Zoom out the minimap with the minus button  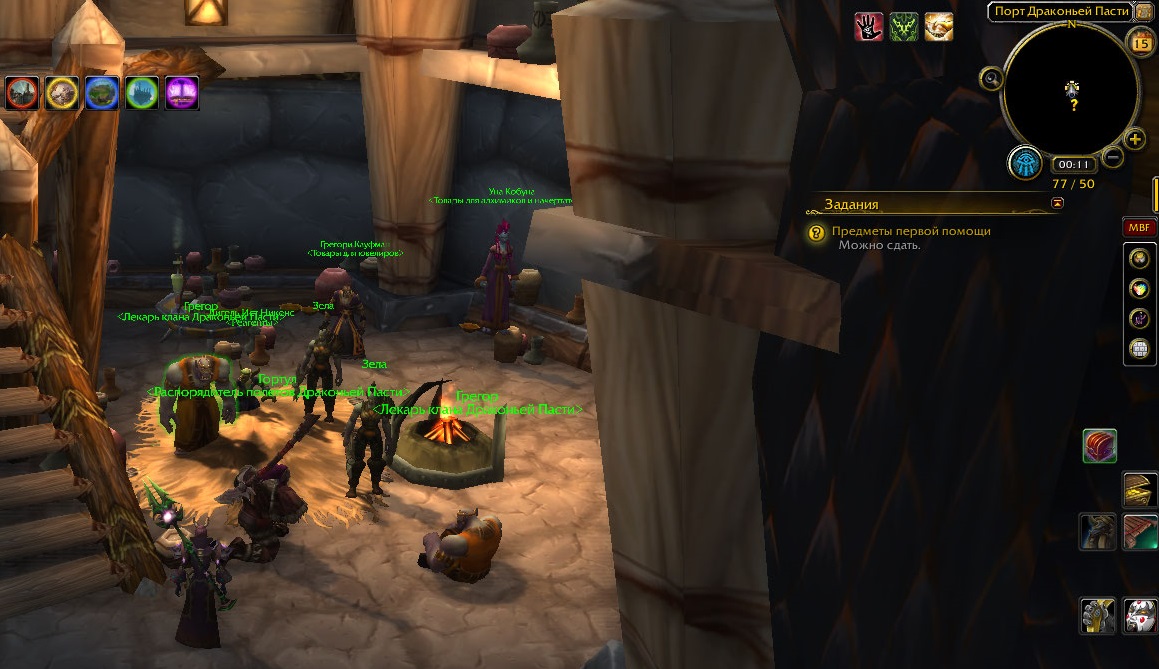(x=1113, y=157)
